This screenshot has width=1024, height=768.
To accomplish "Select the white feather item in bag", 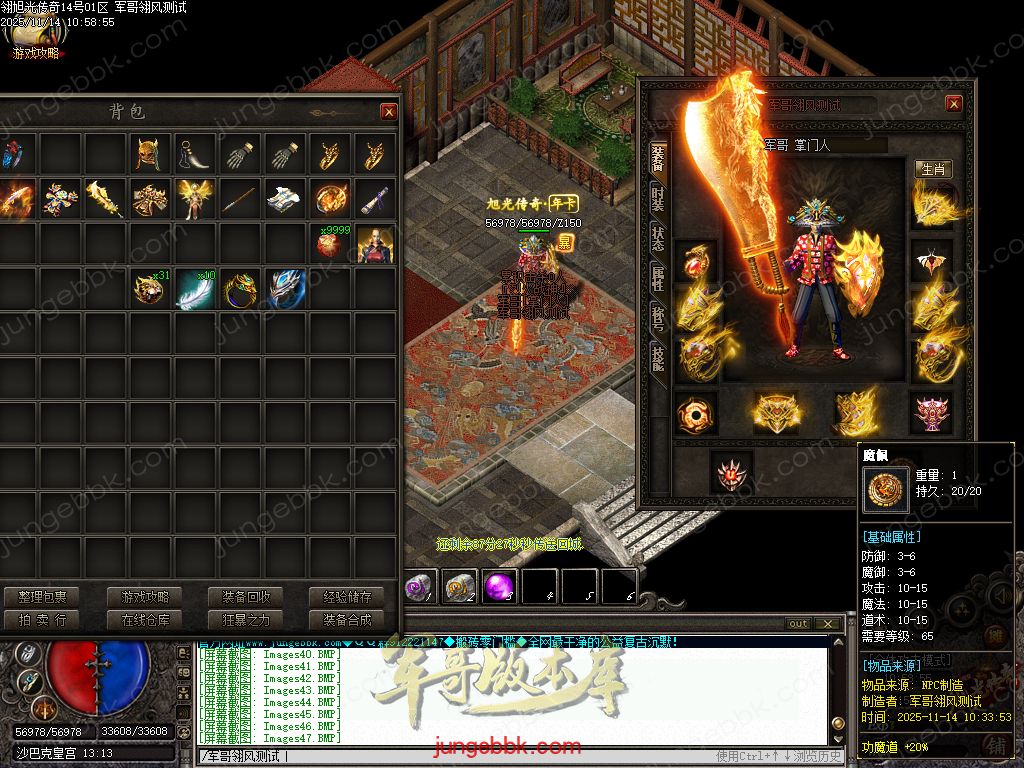I will point(194,289).
